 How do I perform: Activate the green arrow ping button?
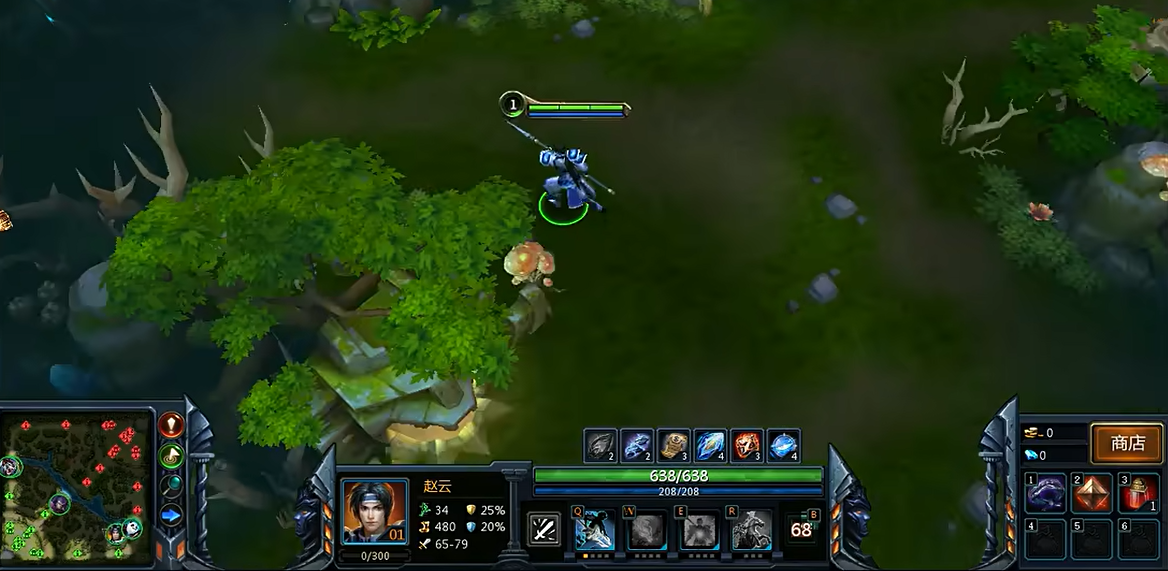coord(172,456)
